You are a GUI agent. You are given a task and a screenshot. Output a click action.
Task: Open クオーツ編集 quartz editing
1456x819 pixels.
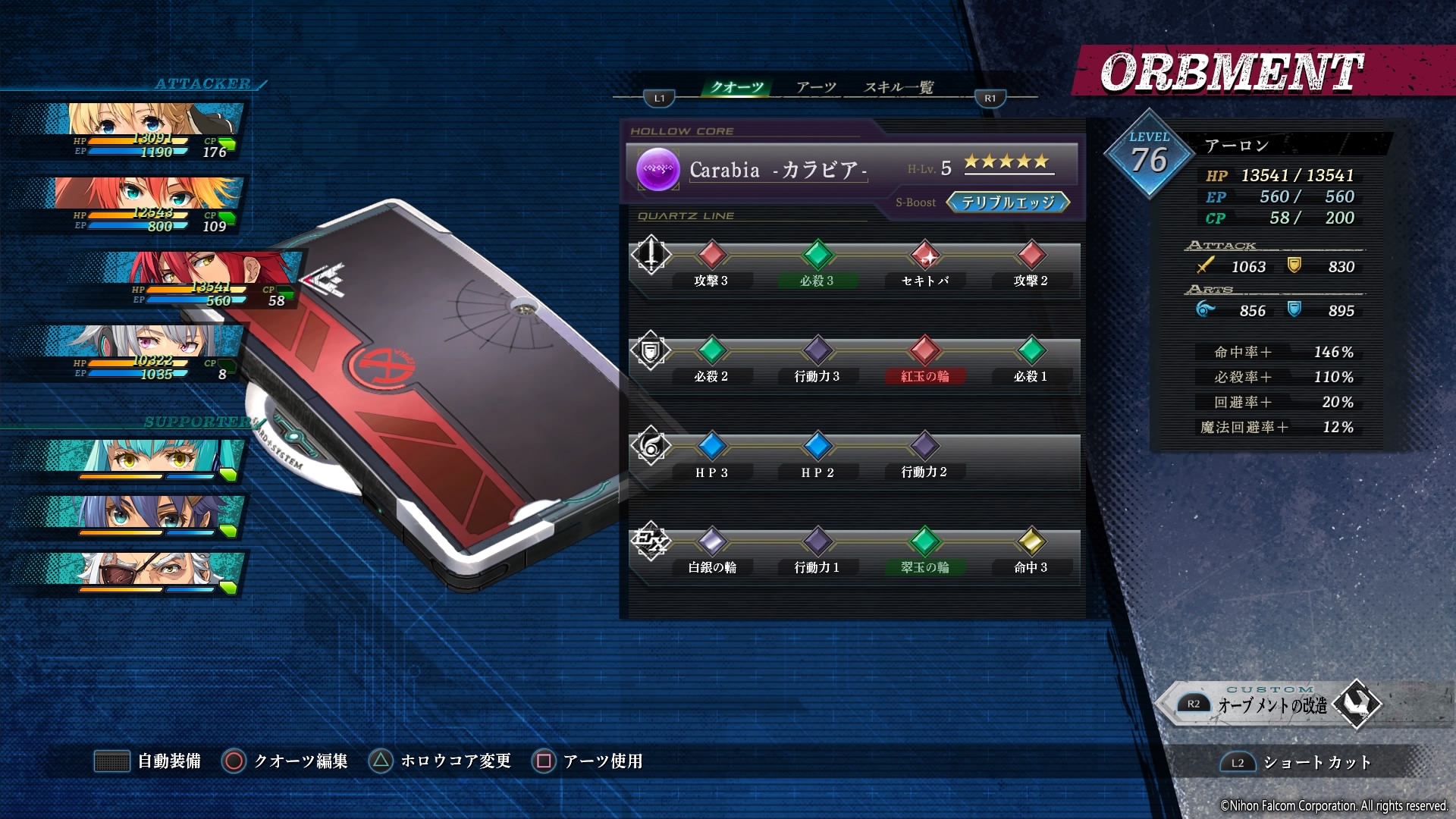(x=285, y=761)
